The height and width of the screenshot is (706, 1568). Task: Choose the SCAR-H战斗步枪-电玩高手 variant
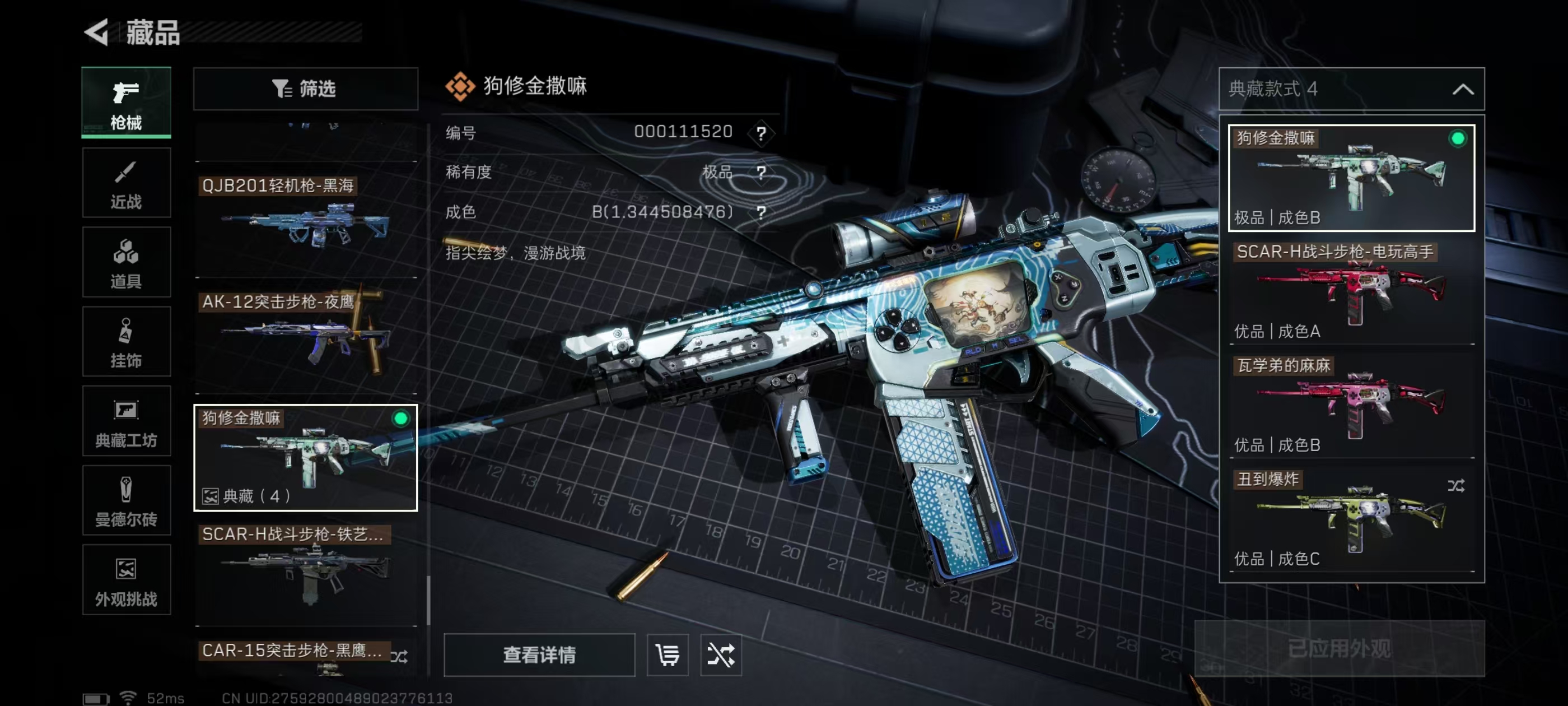pyautogui.click(x=1351, y=292)
